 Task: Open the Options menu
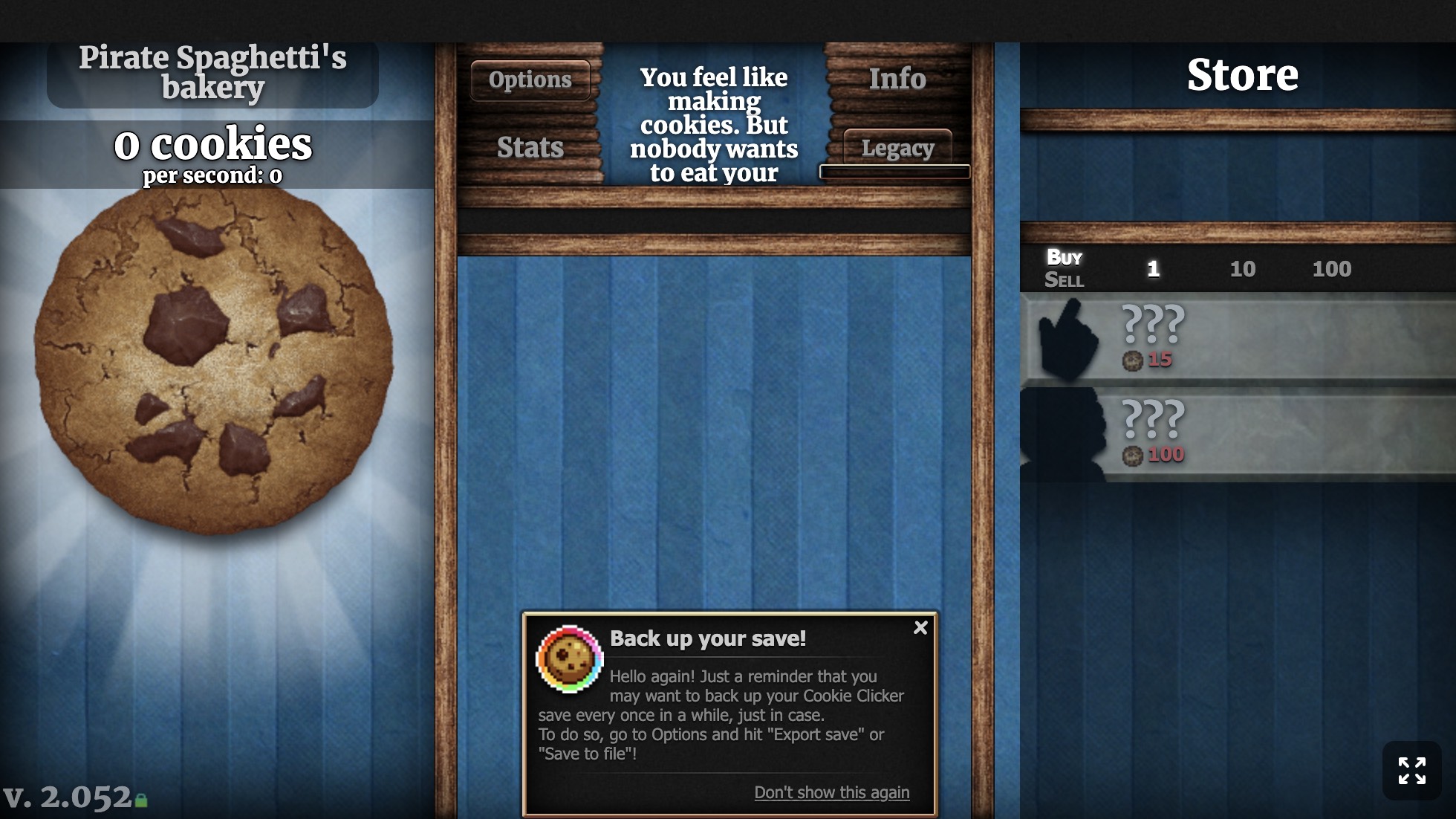point(530,80)
